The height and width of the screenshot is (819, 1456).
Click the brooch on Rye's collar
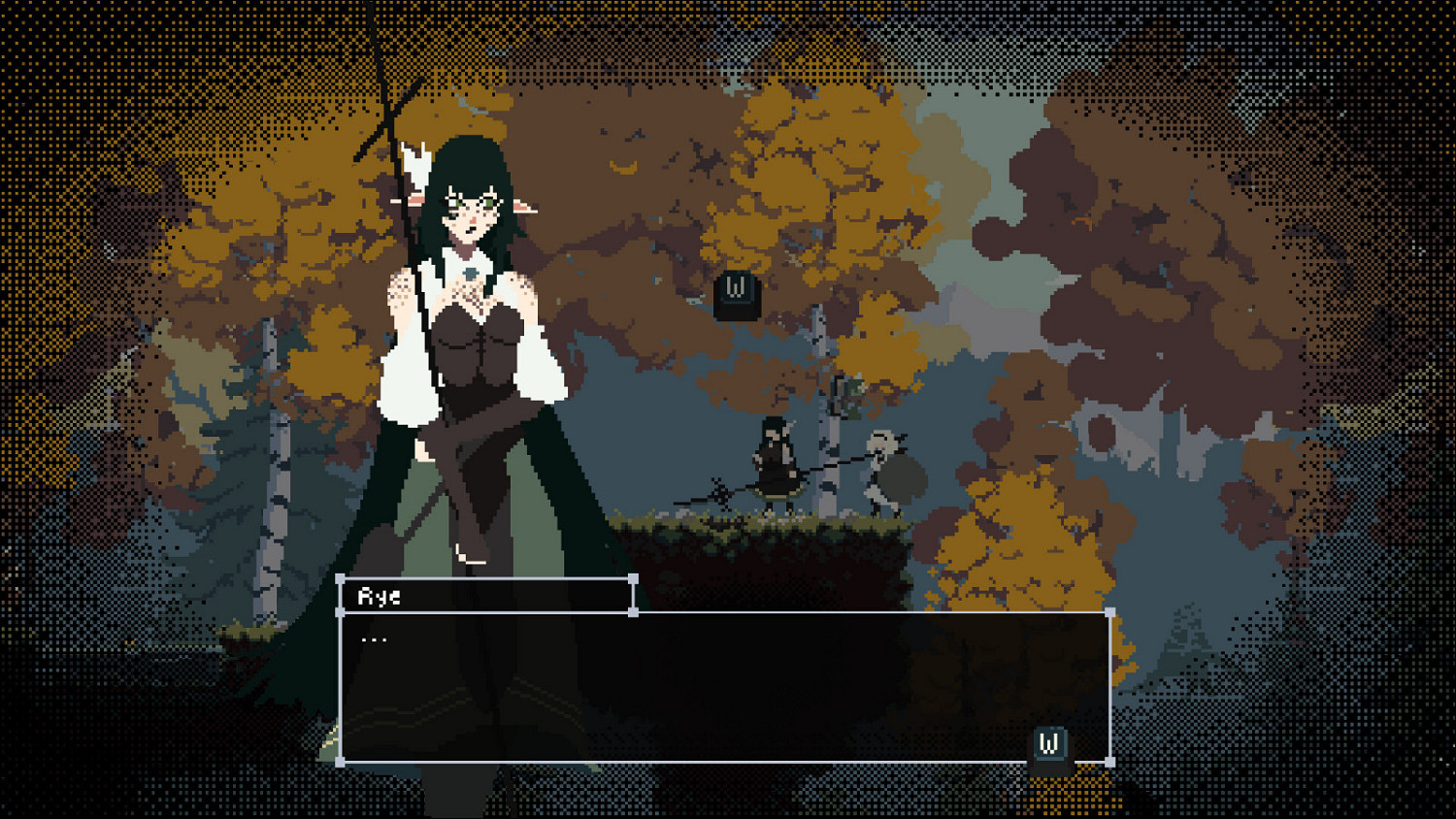point(470,274)
